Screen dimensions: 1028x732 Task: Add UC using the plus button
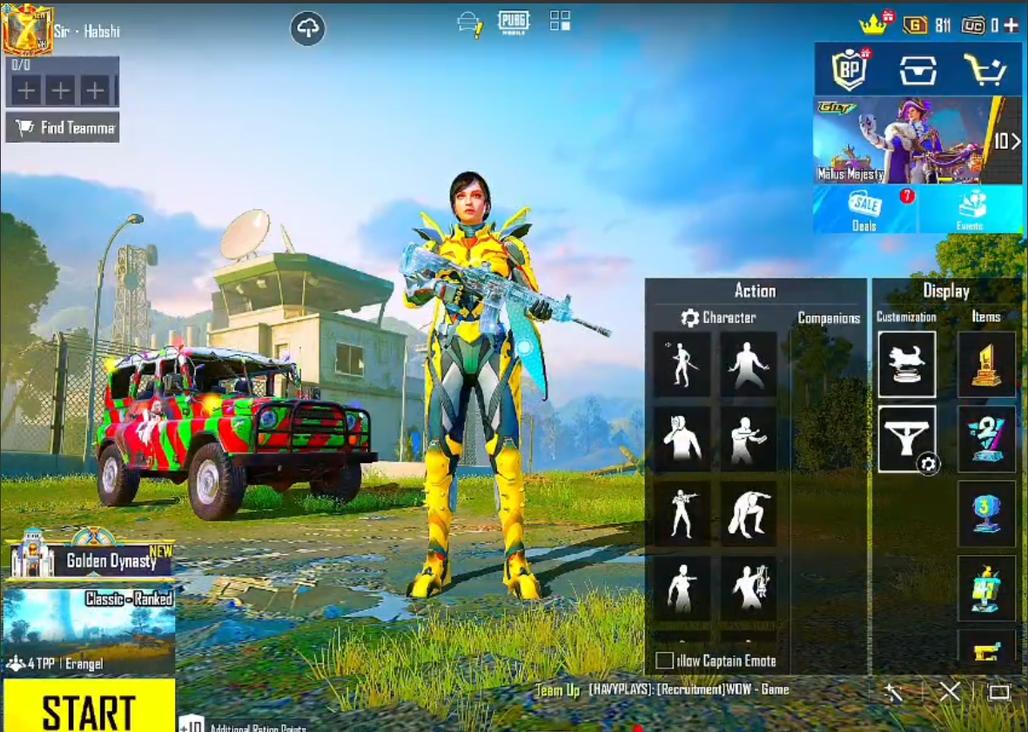click(x=1011, y=26)
